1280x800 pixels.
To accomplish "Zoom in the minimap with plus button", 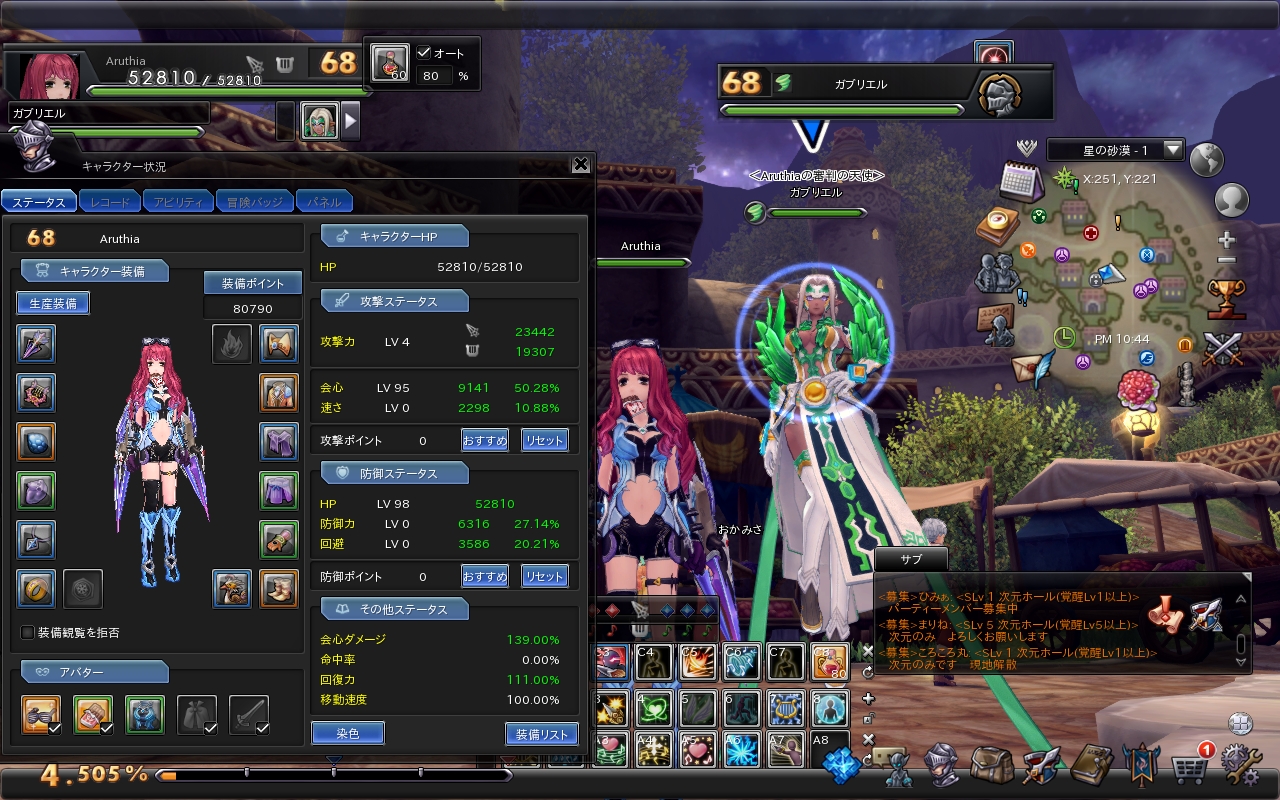I will coord(1227,240).
